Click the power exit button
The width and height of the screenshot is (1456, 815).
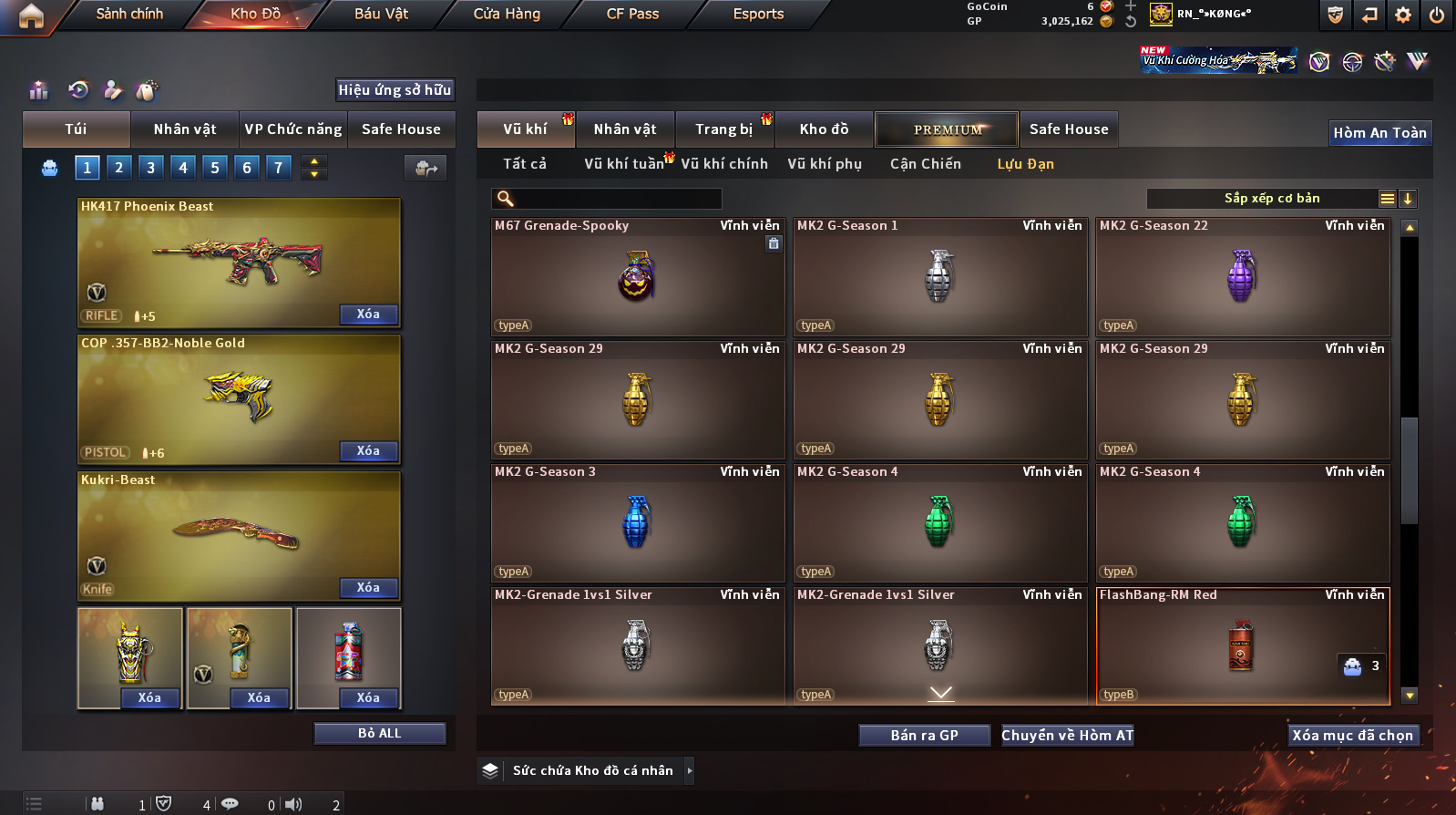pyautogui.click(x=1437, y=15)
